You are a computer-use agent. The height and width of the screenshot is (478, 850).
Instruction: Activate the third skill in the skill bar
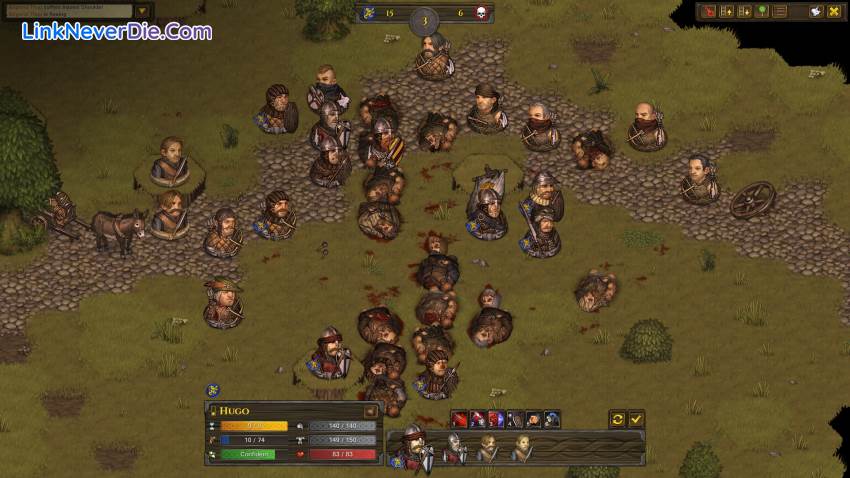click(496, 419)
